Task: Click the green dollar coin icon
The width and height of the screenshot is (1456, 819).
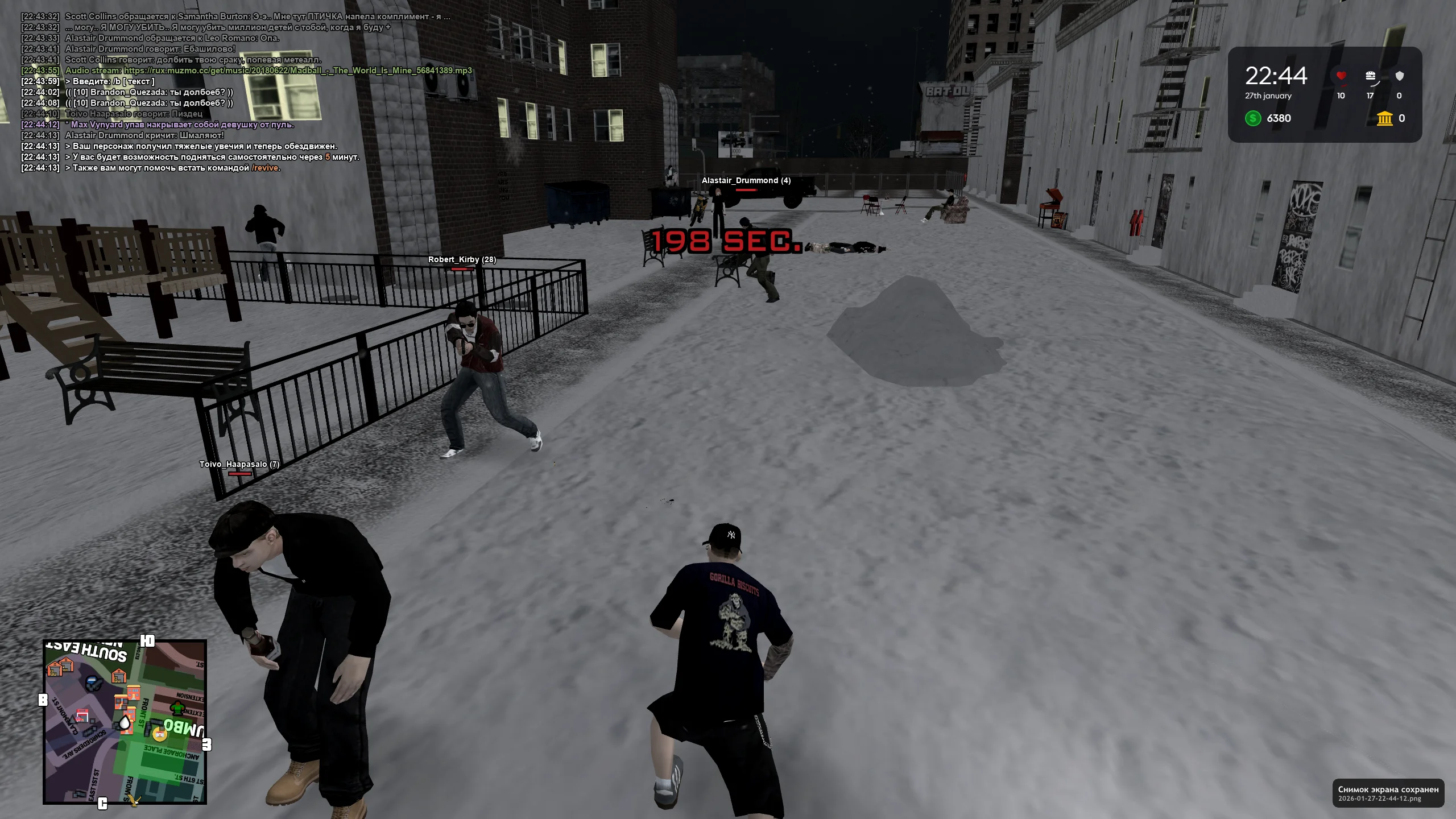Action: click(1253, 119)
